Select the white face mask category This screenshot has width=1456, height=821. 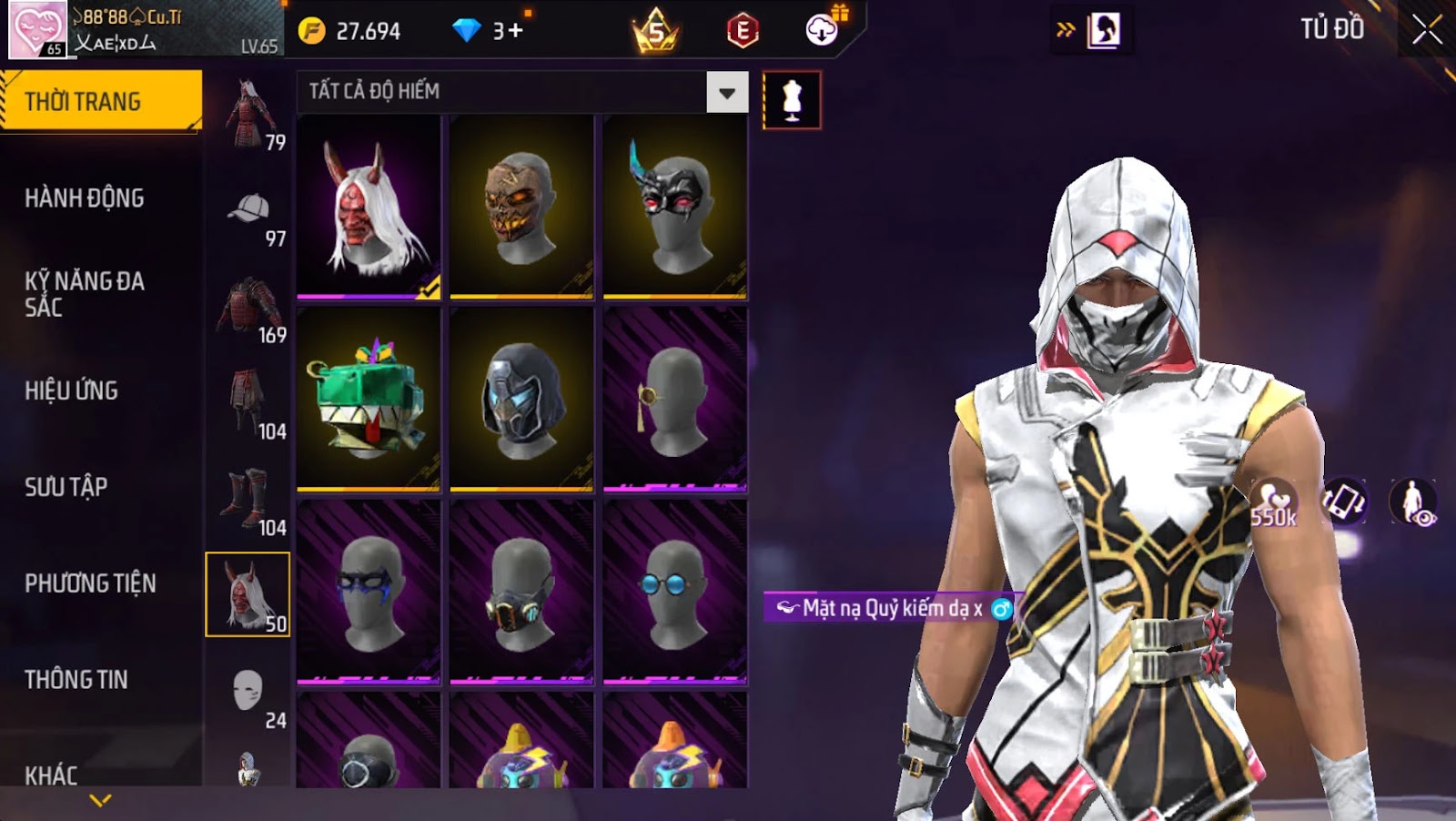(x=248, y=693)
